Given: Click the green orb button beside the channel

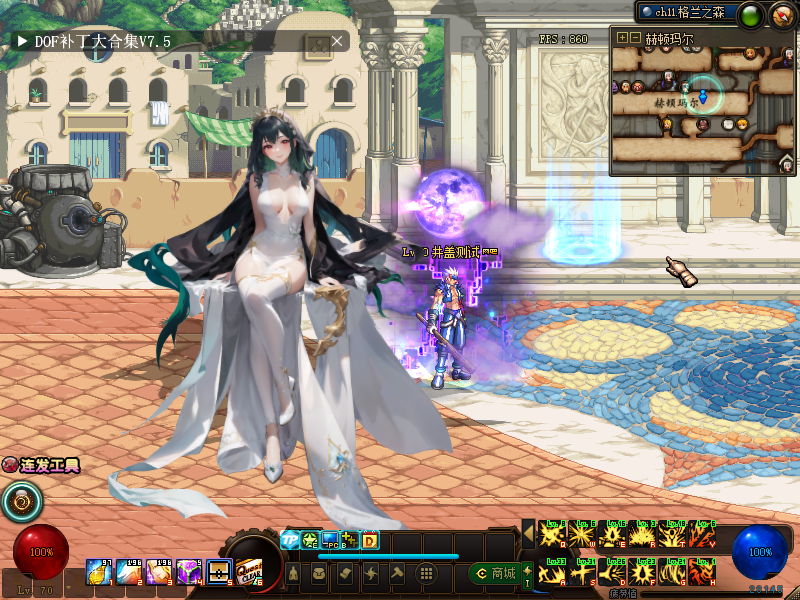Looking at the screenshot, I should pyautogui.click(x=752, y=14).
